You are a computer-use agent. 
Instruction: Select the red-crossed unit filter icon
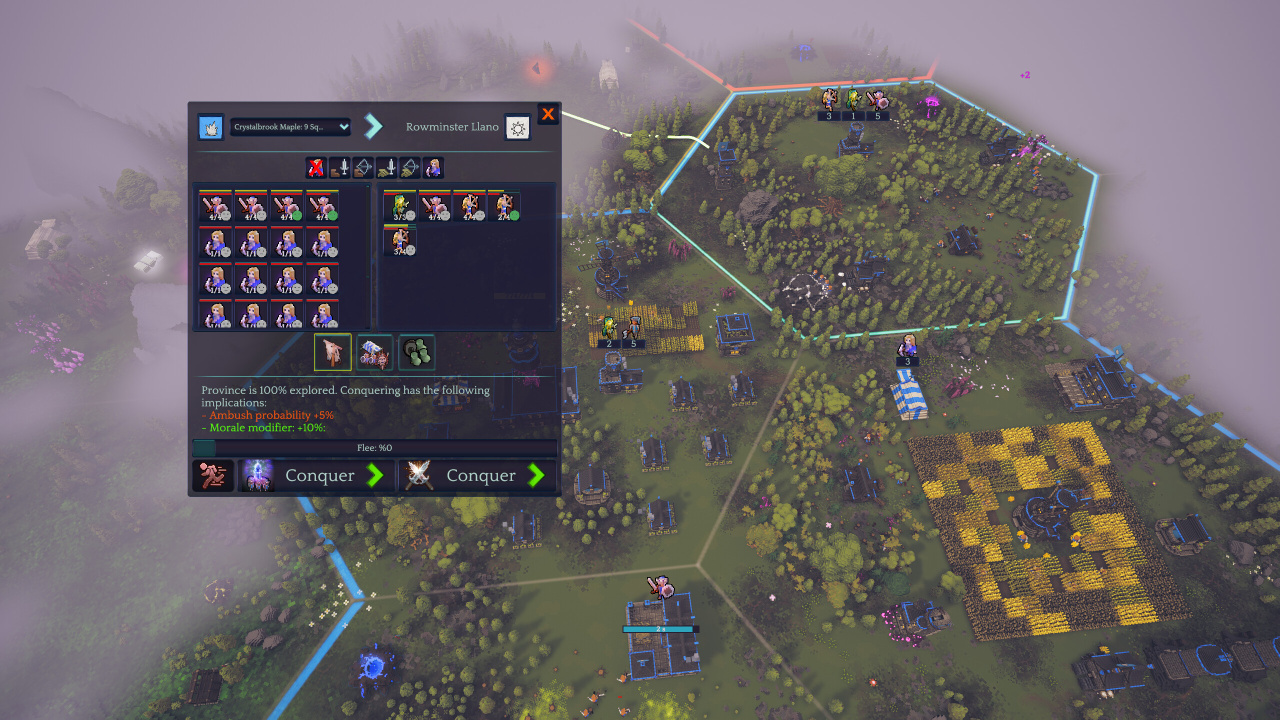coord(316,168)
